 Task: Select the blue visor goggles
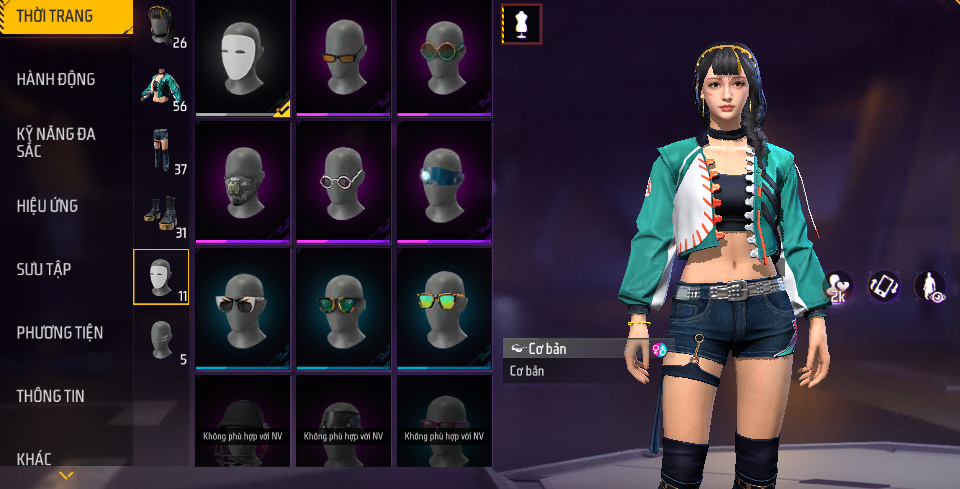point(444,182)
